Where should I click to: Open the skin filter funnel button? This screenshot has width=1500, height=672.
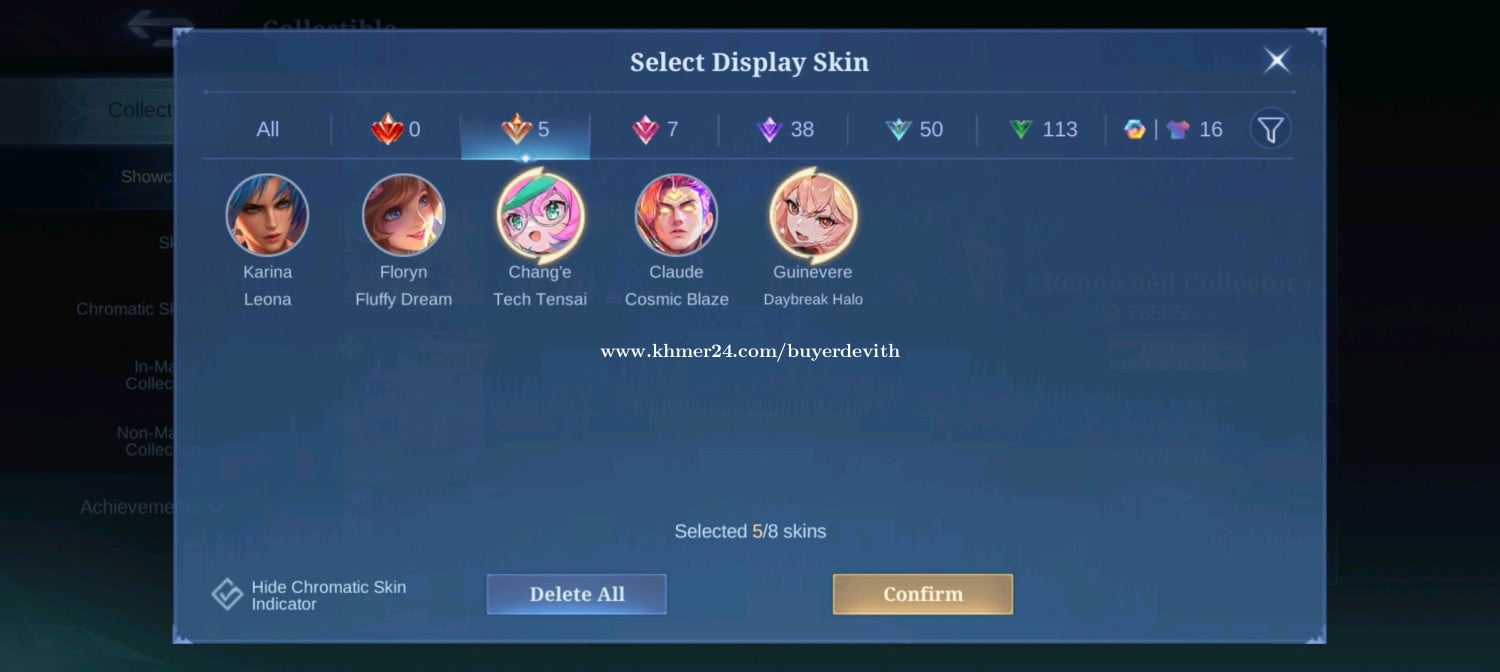1270,129
